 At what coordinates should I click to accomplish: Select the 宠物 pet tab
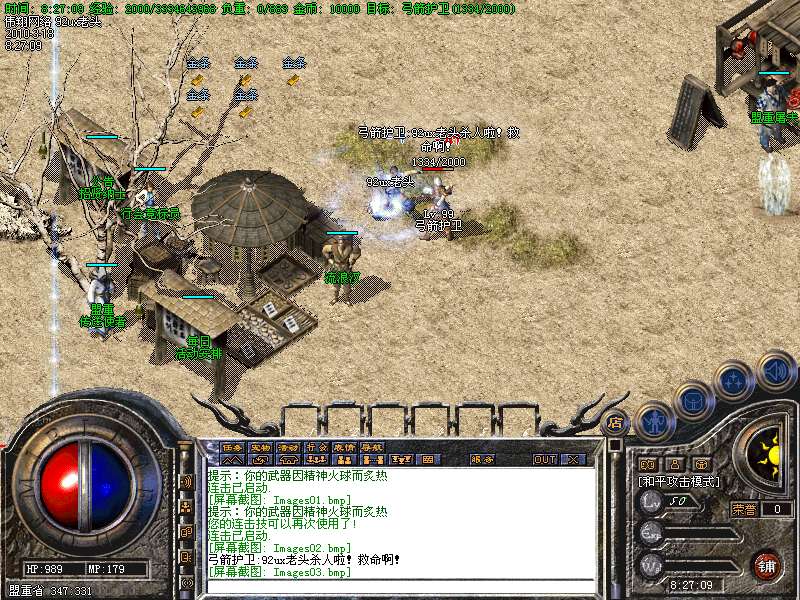[x=261, y=447]
